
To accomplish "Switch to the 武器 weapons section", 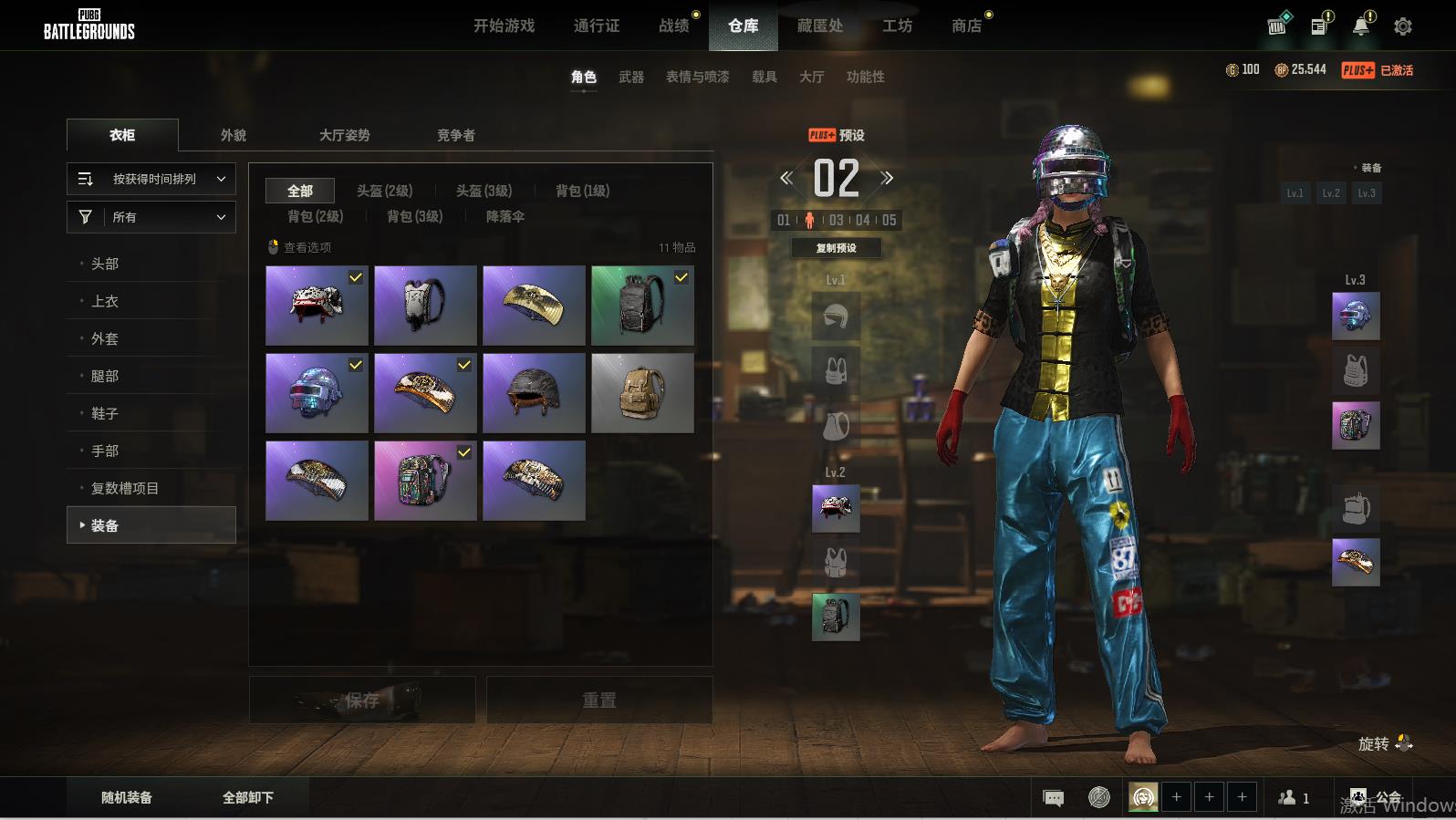I will click(x=630, y=77).
